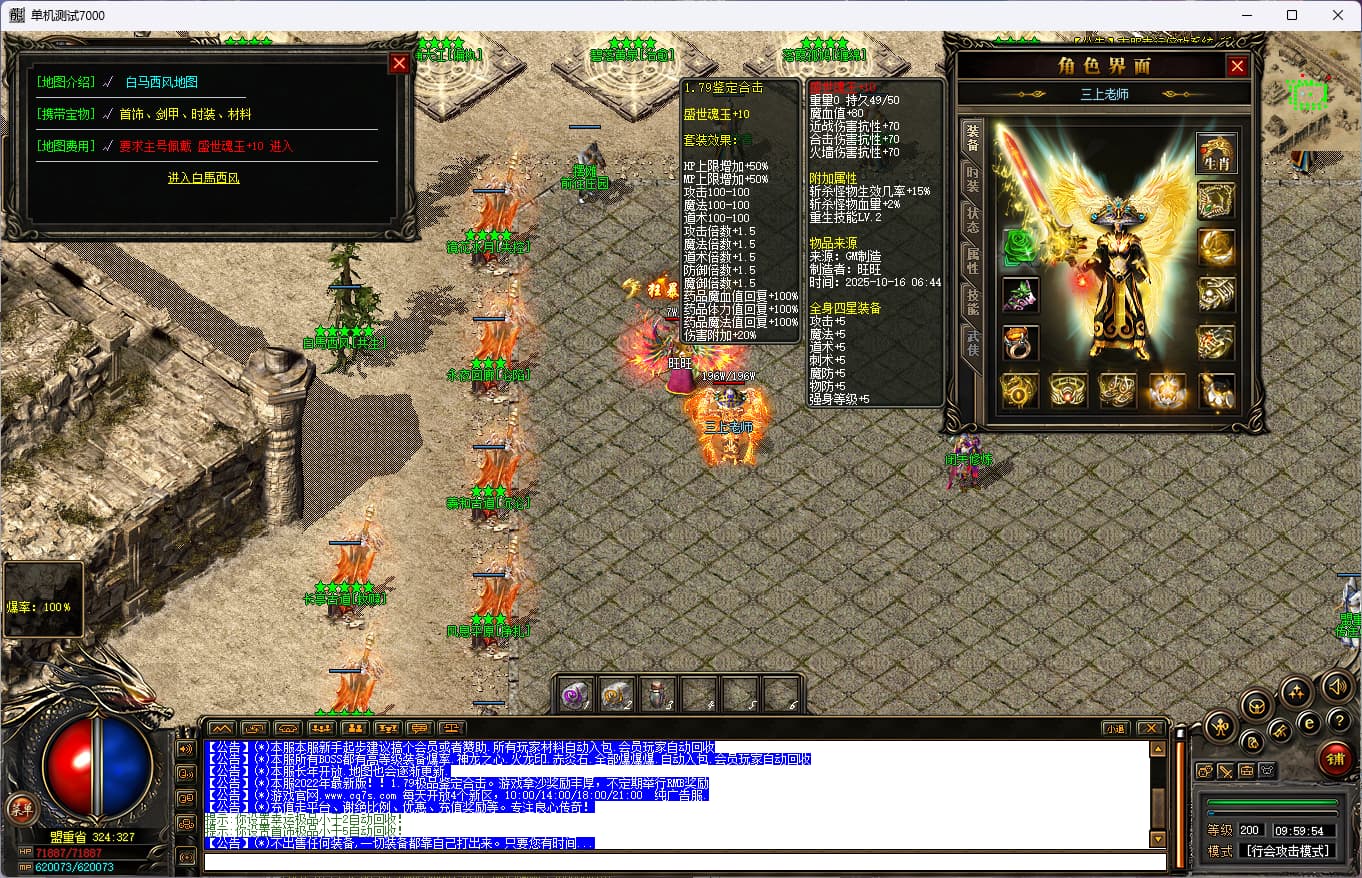Click the chat text input field
The height and width of the screenshot is (878, 1362).
pyautogui.click(x=685, y=861)
